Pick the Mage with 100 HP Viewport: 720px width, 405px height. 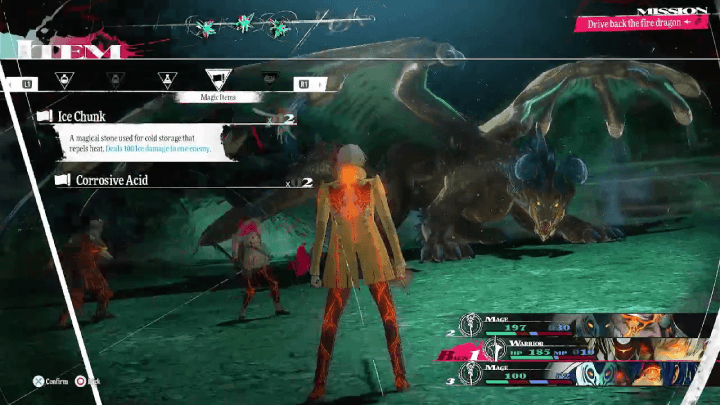pos(588,374)
